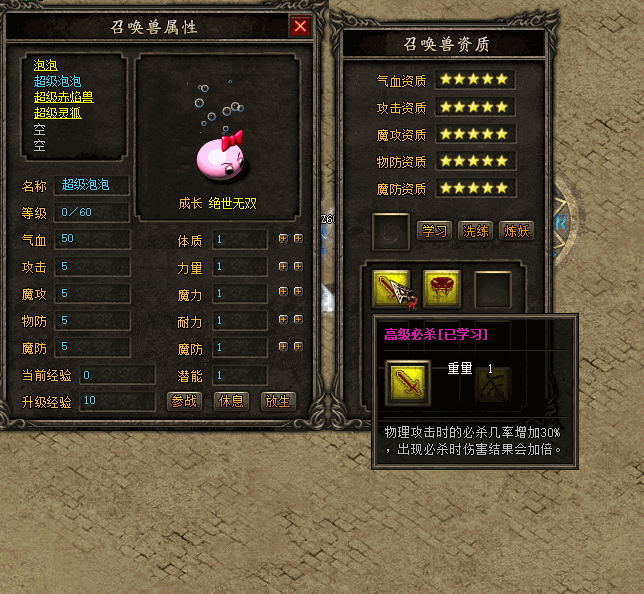Open the 炼妖 function
The width and height of the screenshot is (644, 594).
click(516, 231)
